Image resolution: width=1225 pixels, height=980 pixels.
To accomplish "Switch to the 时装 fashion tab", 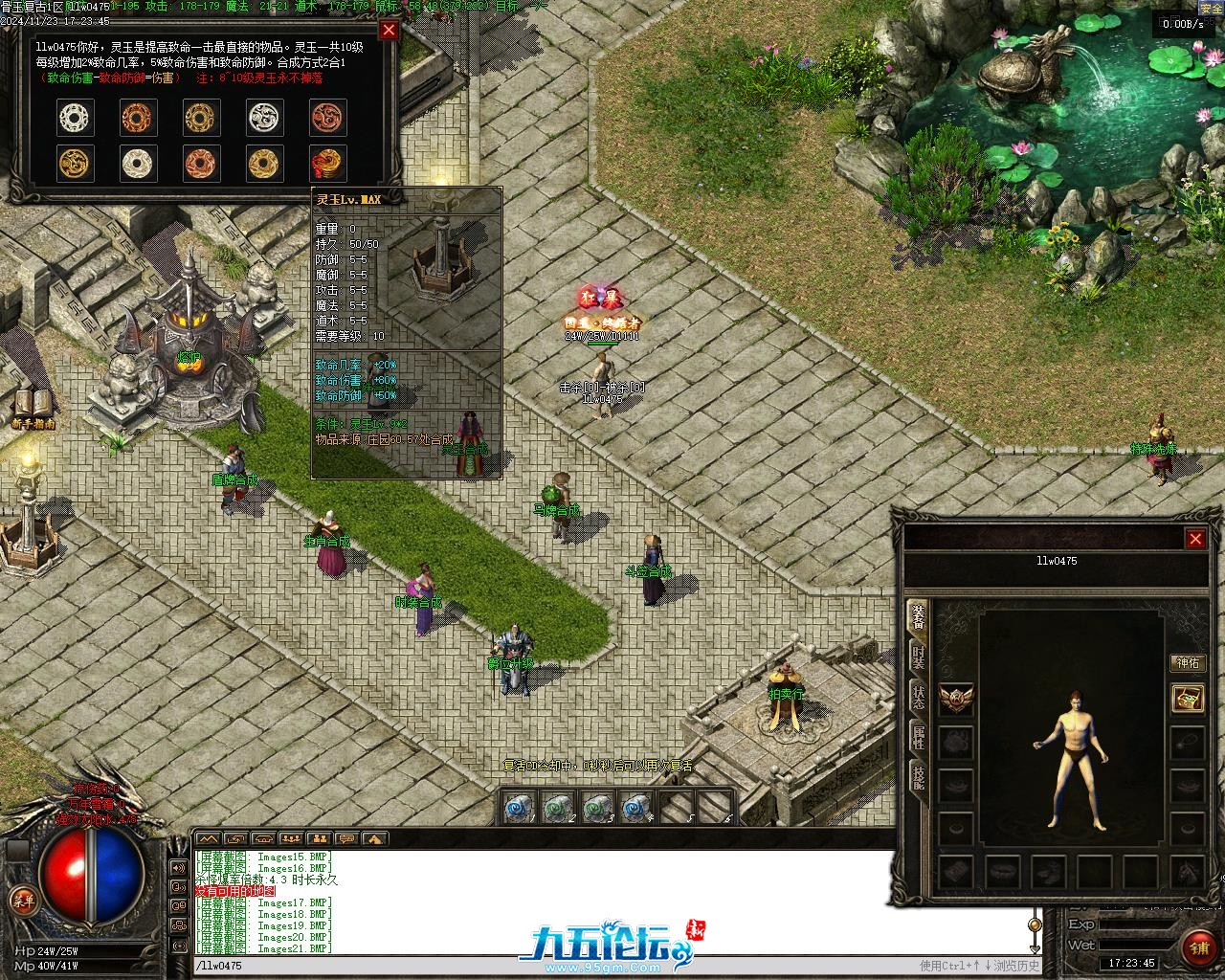I will 918,657.
